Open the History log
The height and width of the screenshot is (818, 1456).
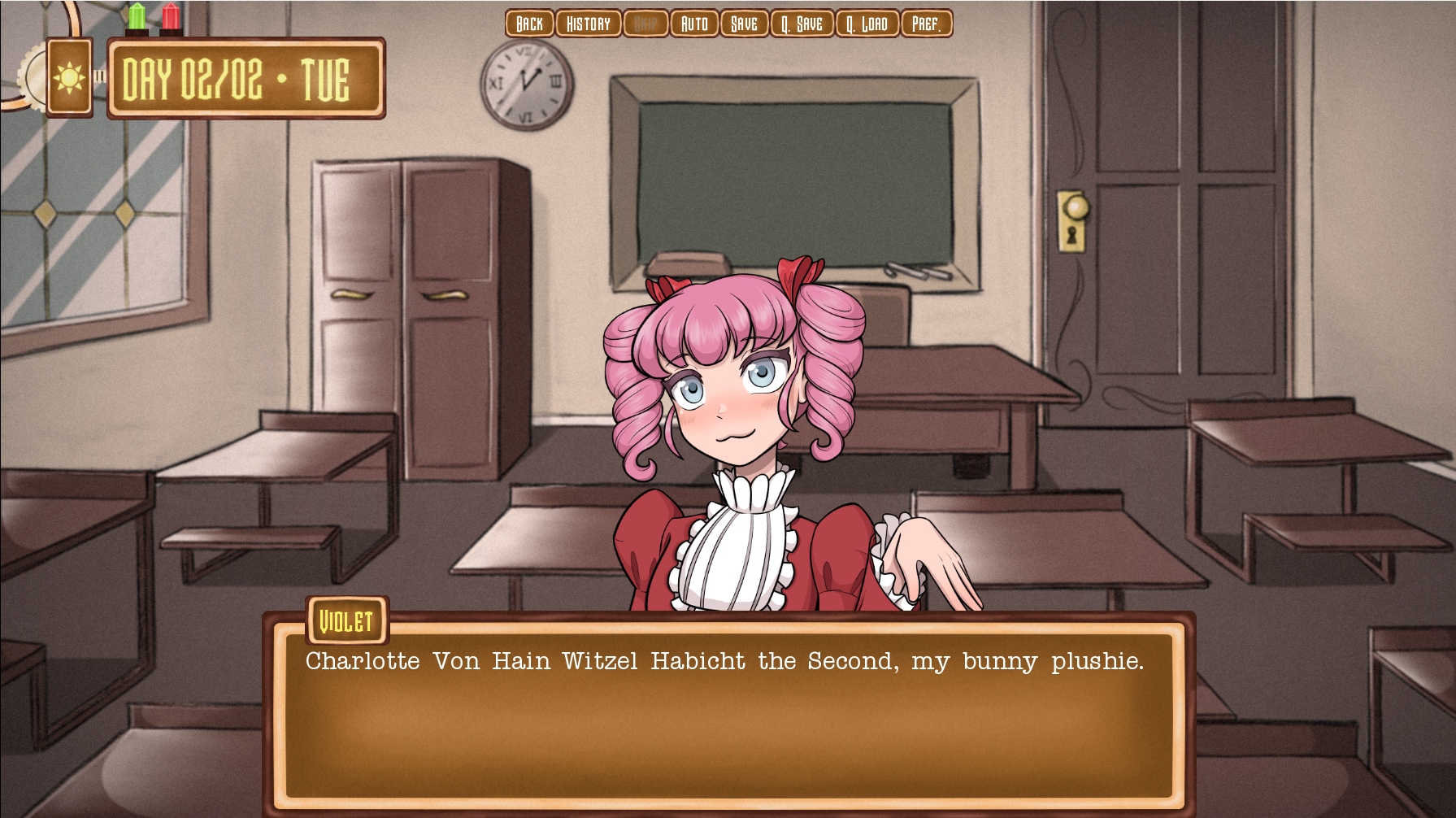(x=588, y=24)
